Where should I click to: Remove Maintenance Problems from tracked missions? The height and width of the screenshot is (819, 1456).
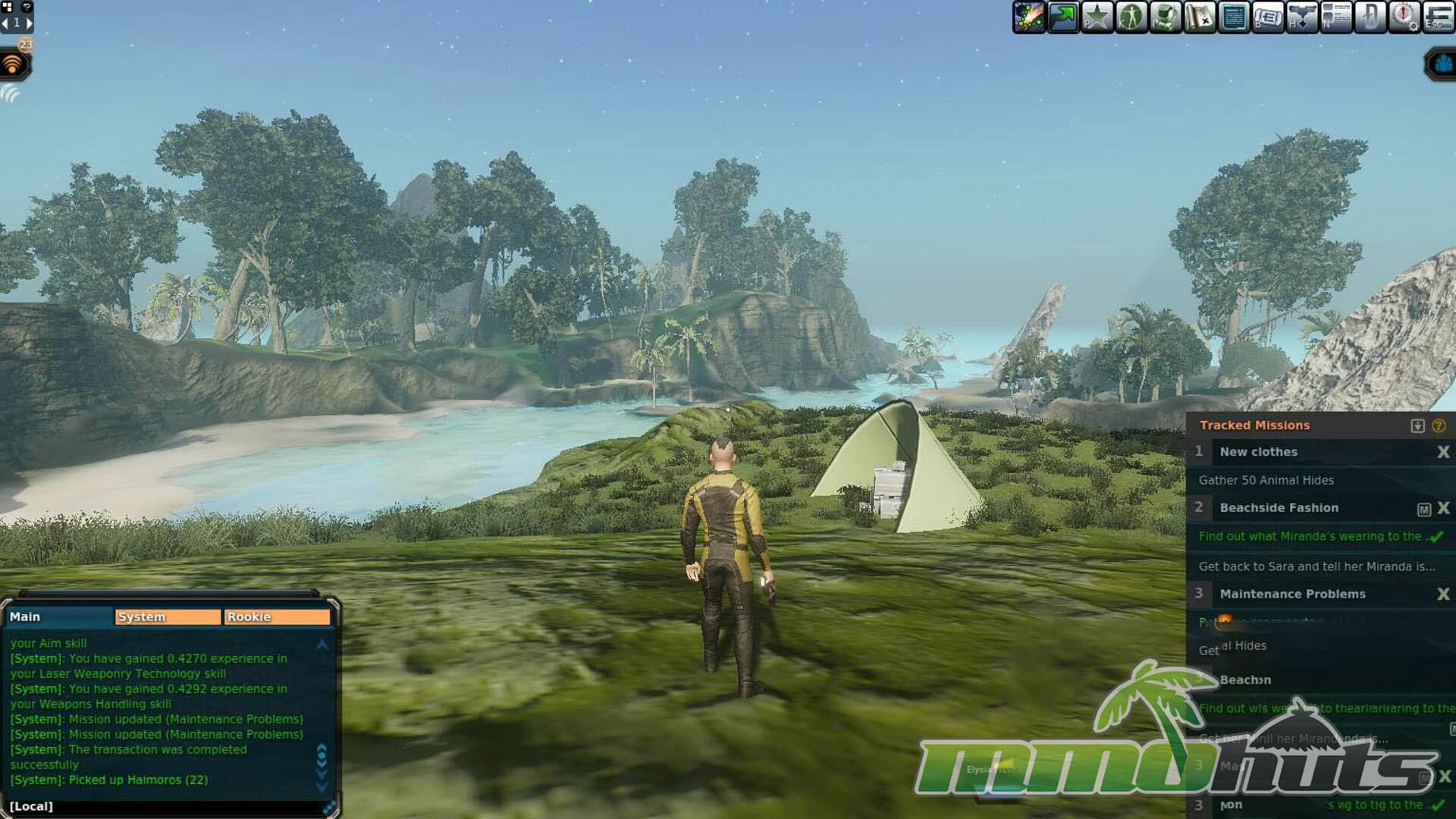(1443, 595)
